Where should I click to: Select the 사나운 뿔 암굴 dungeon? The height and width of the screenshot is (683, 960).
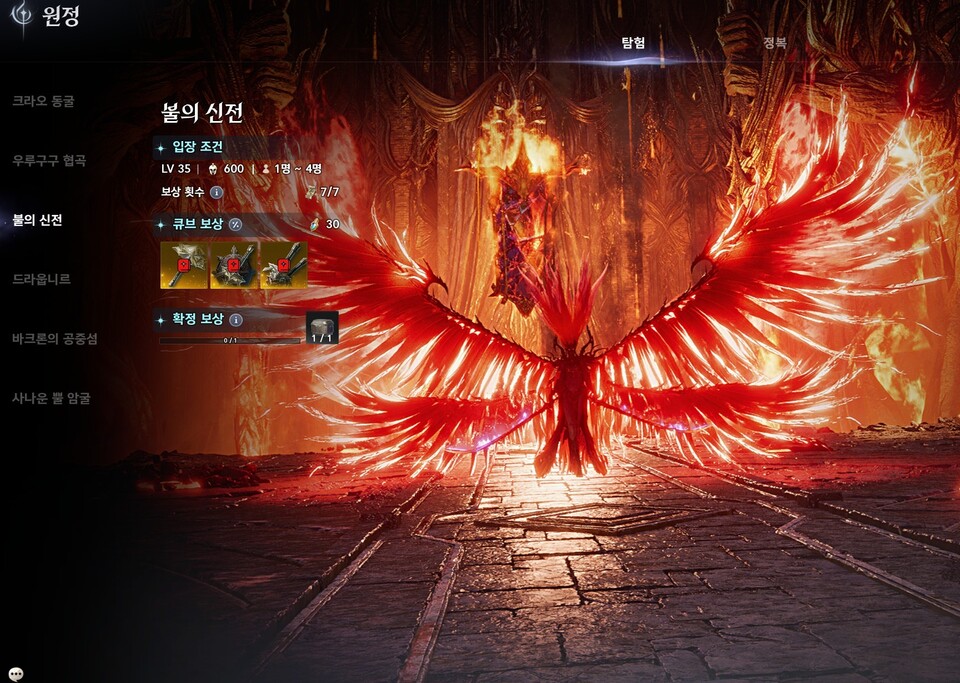pos(52,398)
